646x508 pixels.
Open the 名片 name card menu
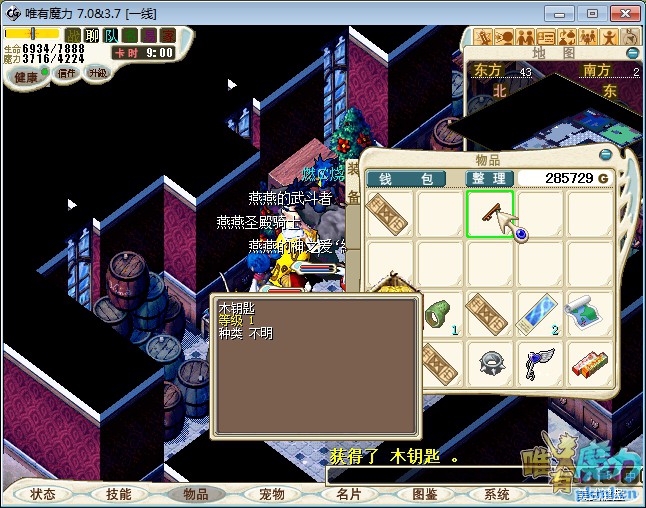point(348,494)
